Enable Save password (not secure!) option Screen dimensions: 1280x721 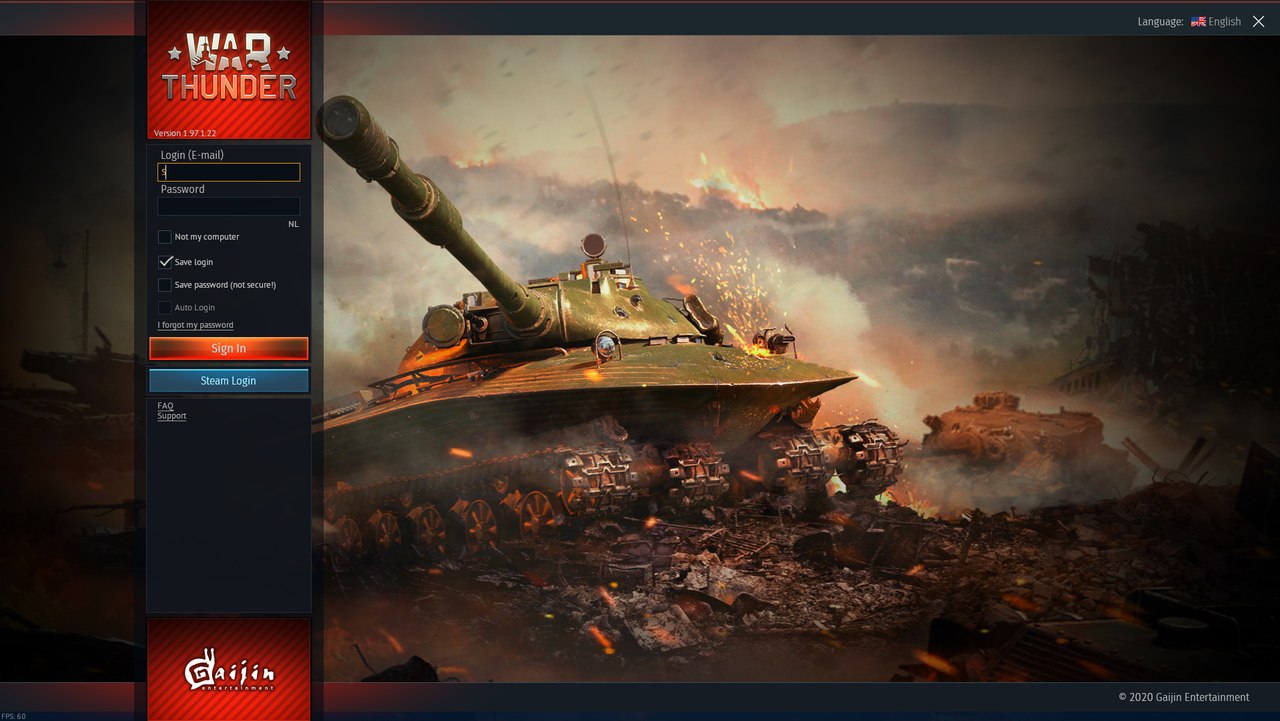[165, 285]
